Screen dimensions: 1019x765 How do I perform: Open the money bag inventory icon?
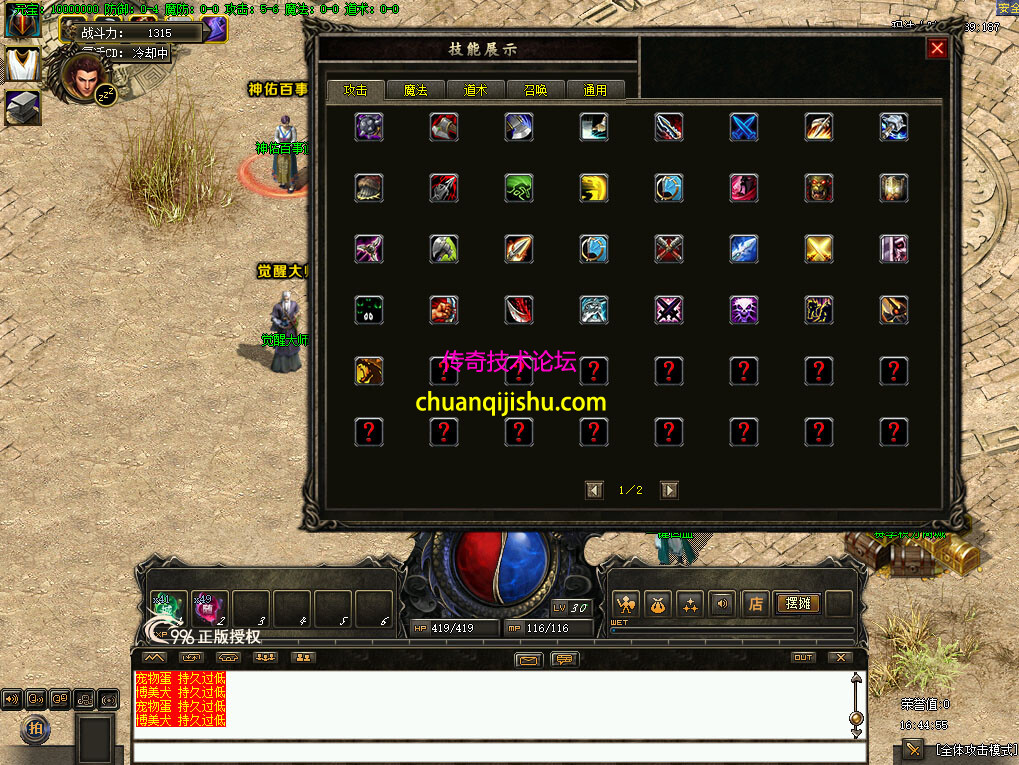[658, 604]
